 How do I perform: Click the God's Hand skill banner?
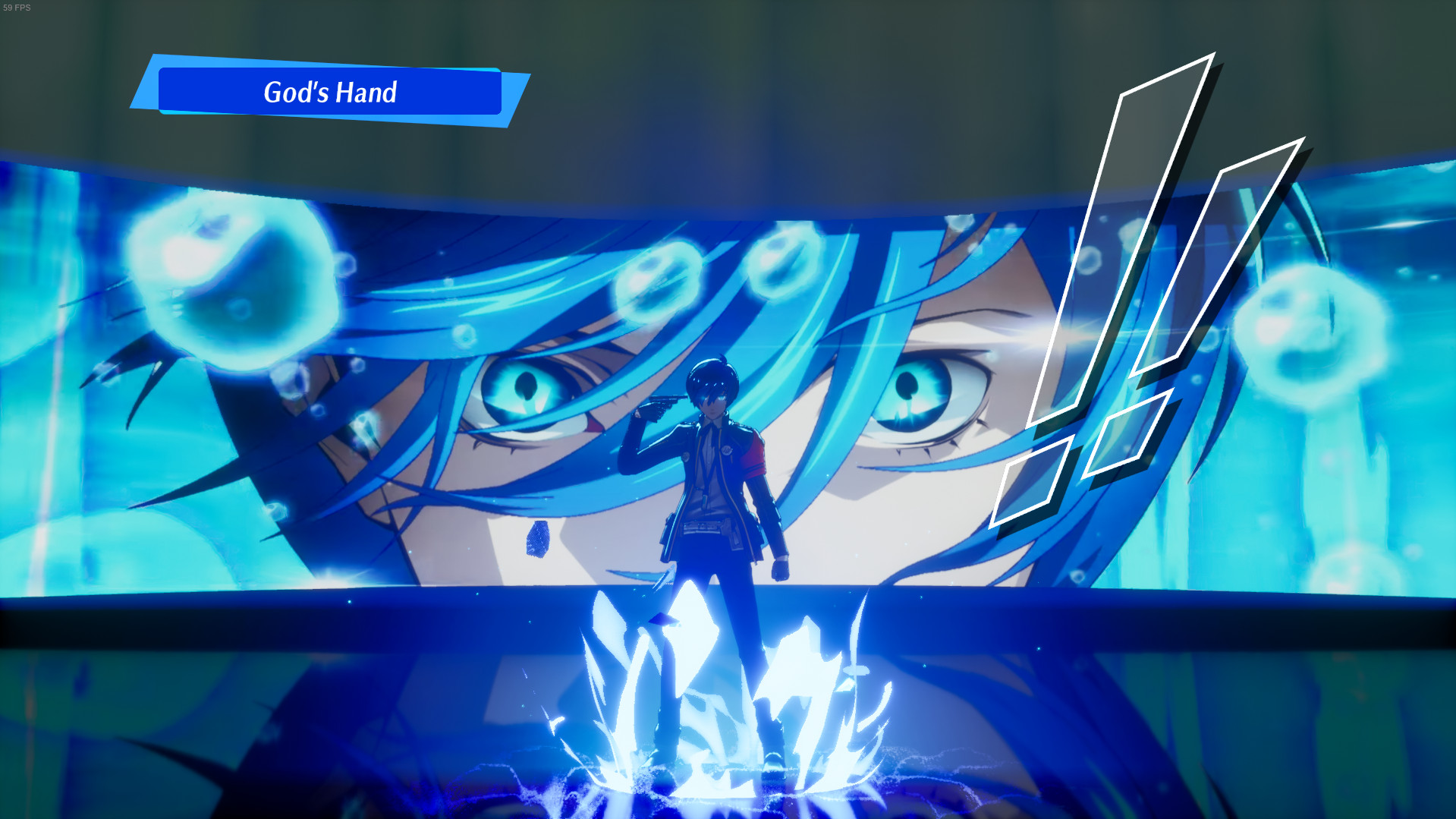[x=330, y=93]
